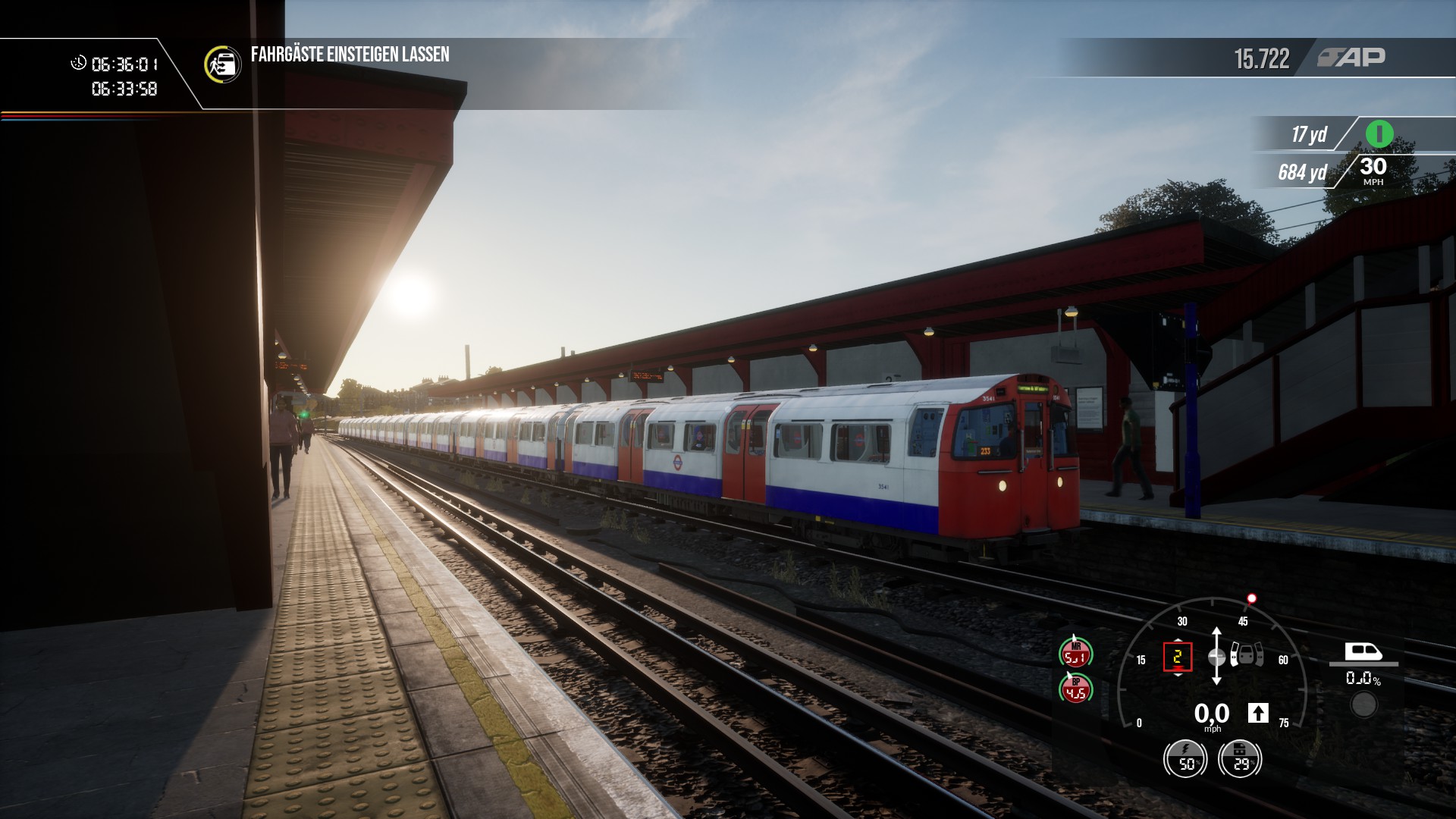Viewport: 1456px width, 819px height.
Task: Select the 'Fahrgäste einsteigen lassen' objective text
Action: click(x=350, y=55)
